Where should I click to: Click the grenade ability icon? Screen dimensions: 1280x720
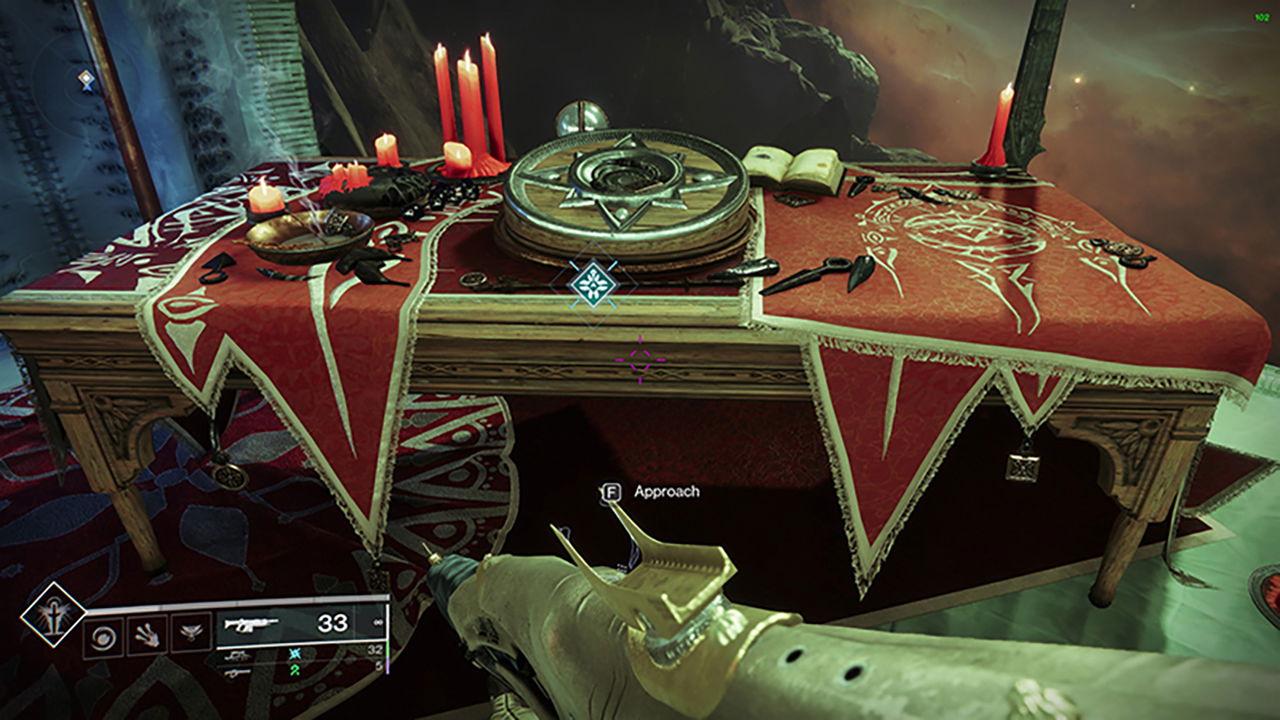tap(103, 637)
